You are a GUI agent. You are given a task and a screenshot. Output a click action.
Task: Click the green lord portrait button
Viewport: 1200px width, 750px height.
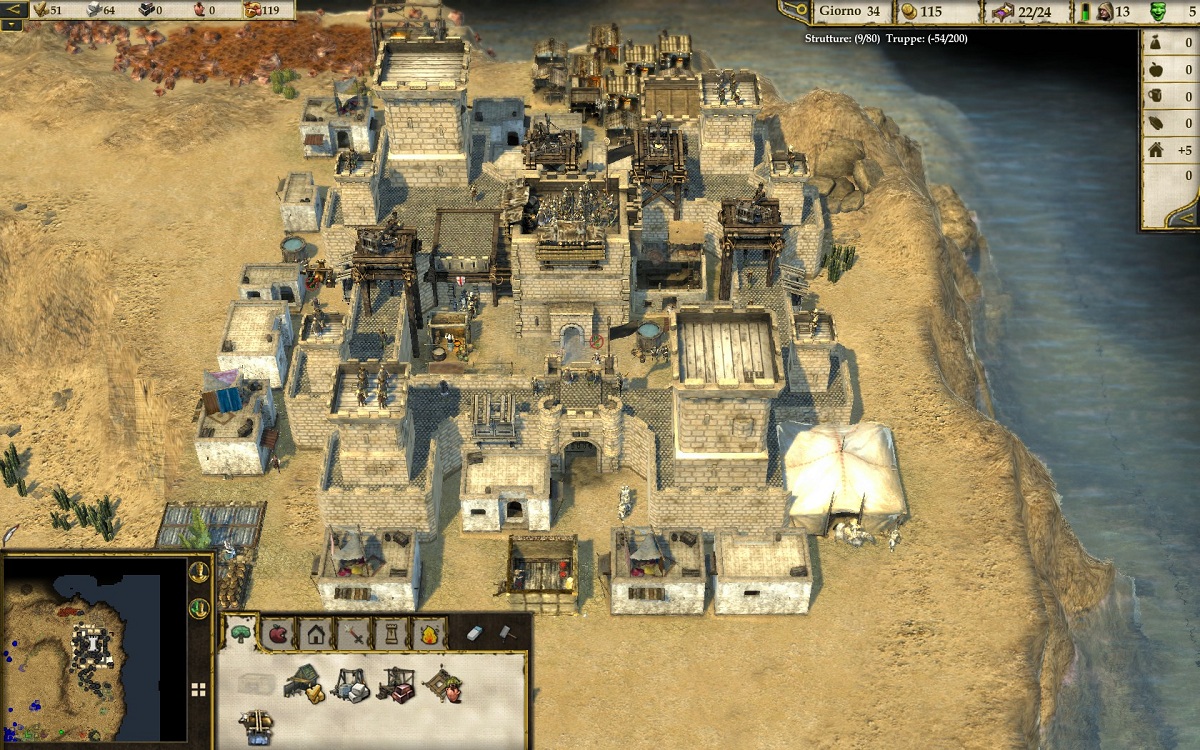pos(199,607)
